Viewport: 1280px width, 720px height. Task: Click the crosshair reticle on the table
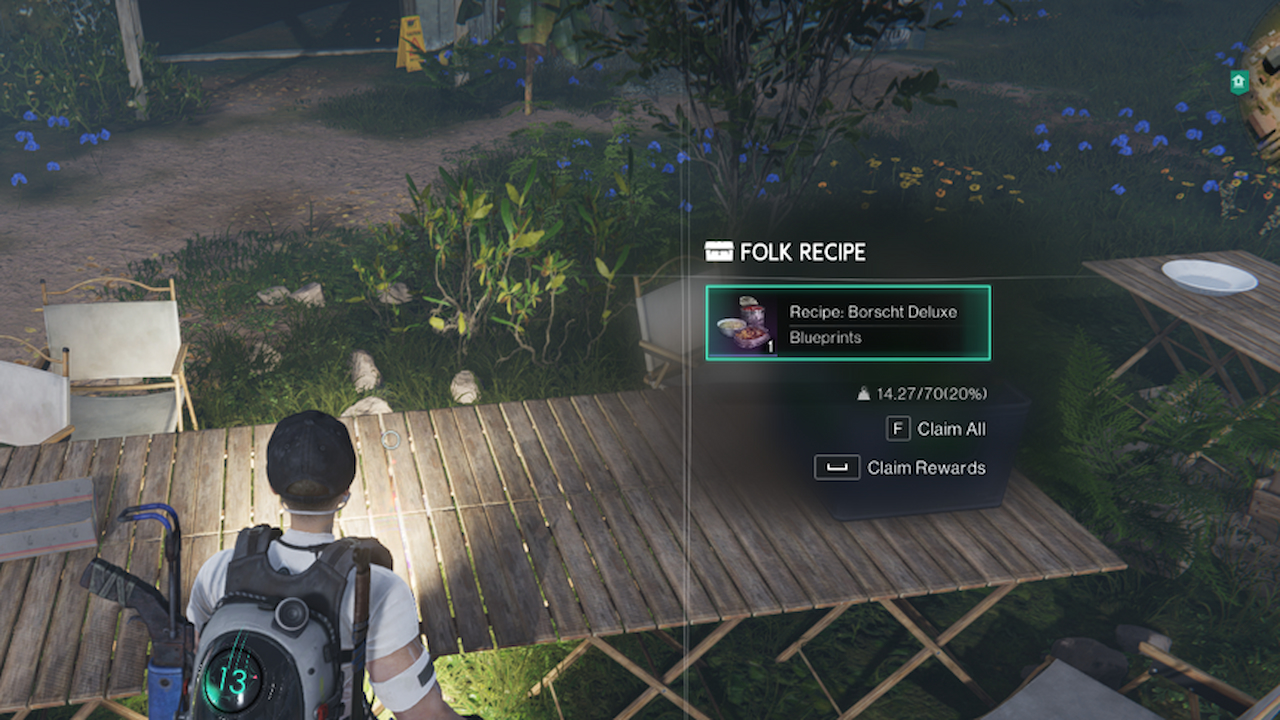(390, 440)
